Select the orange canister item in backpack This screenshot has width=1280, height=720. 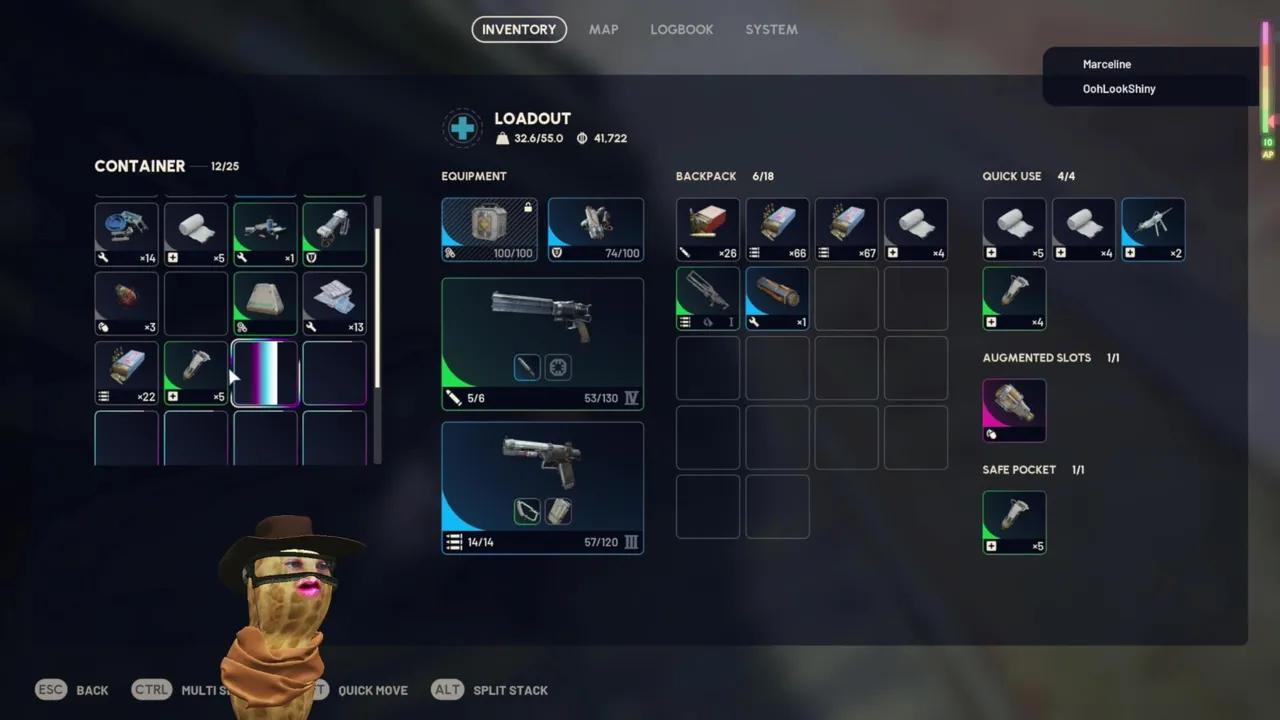777,298
